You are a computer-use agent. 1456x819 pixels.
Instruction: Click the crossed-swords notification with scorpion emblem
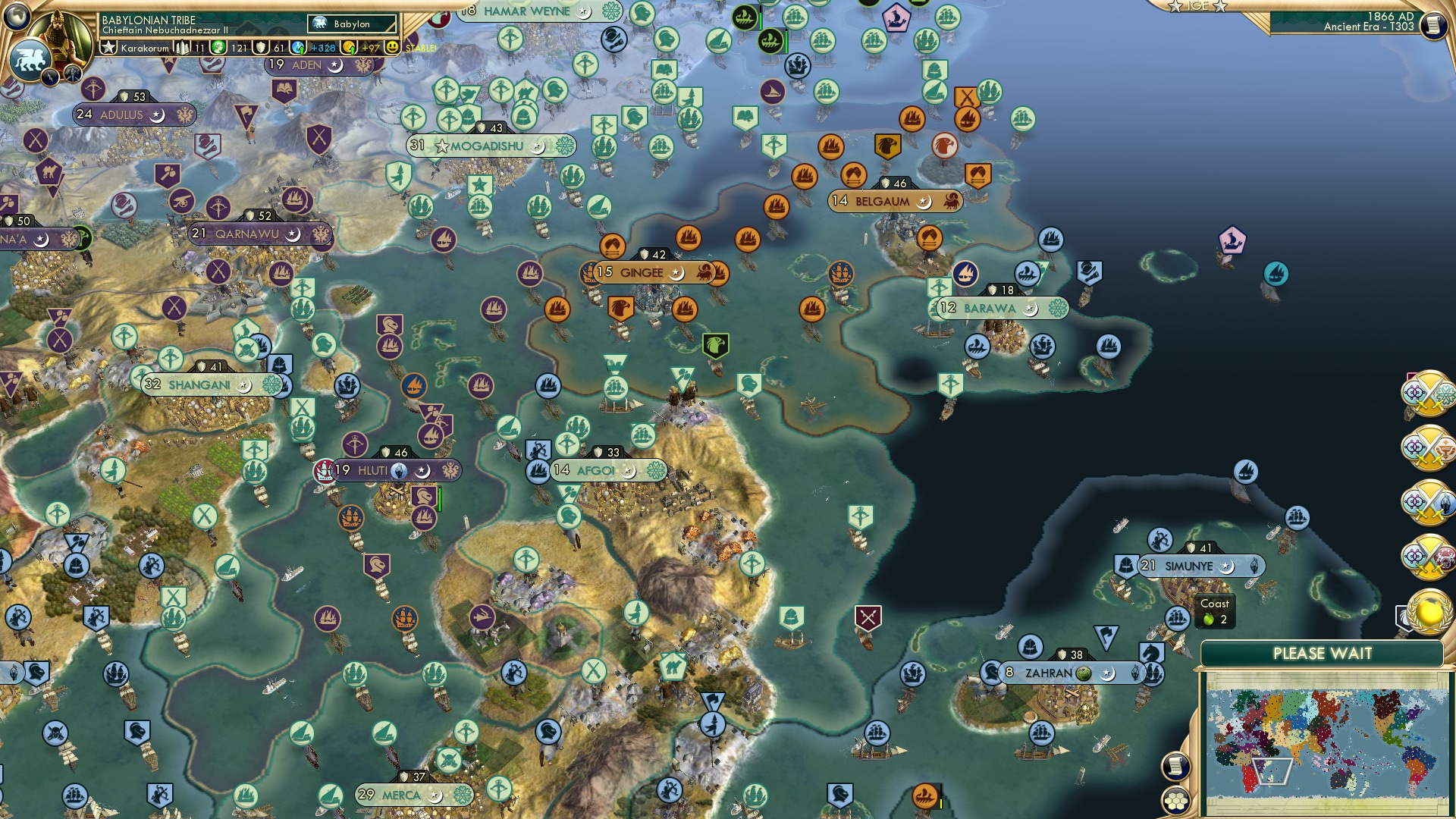1429,501
